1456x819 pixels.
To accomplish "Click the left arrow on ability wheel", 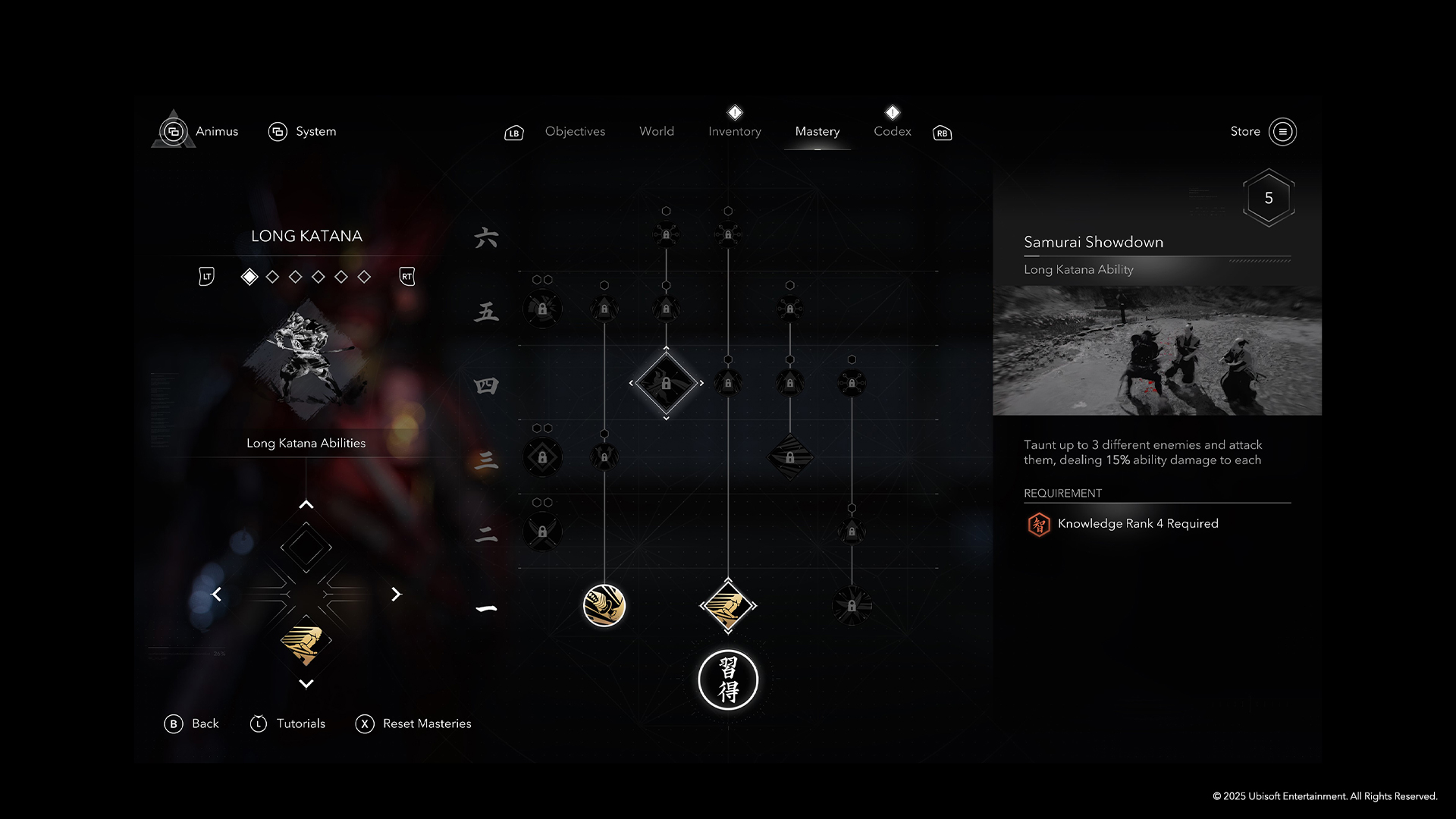I will point(217,595).
